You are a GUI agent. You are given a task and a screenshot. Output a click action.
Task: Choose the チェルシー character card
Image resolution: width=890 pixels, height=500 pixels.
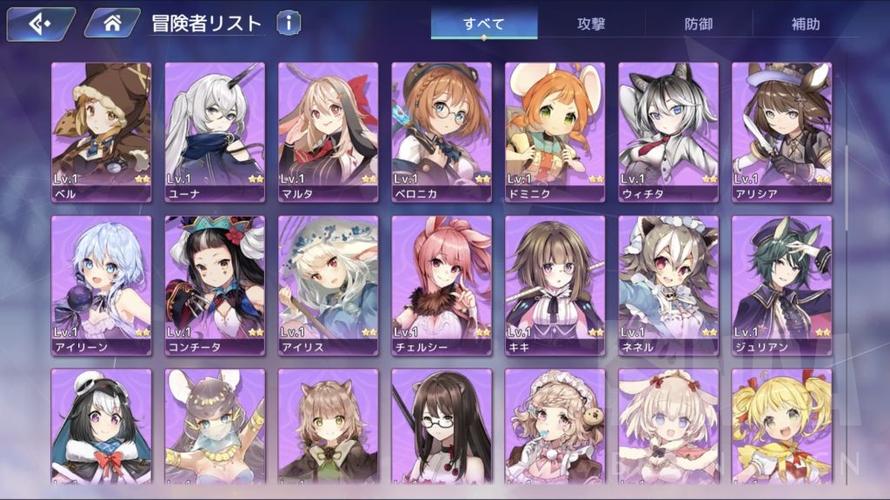pyautogui.click(x=441, y=285)
